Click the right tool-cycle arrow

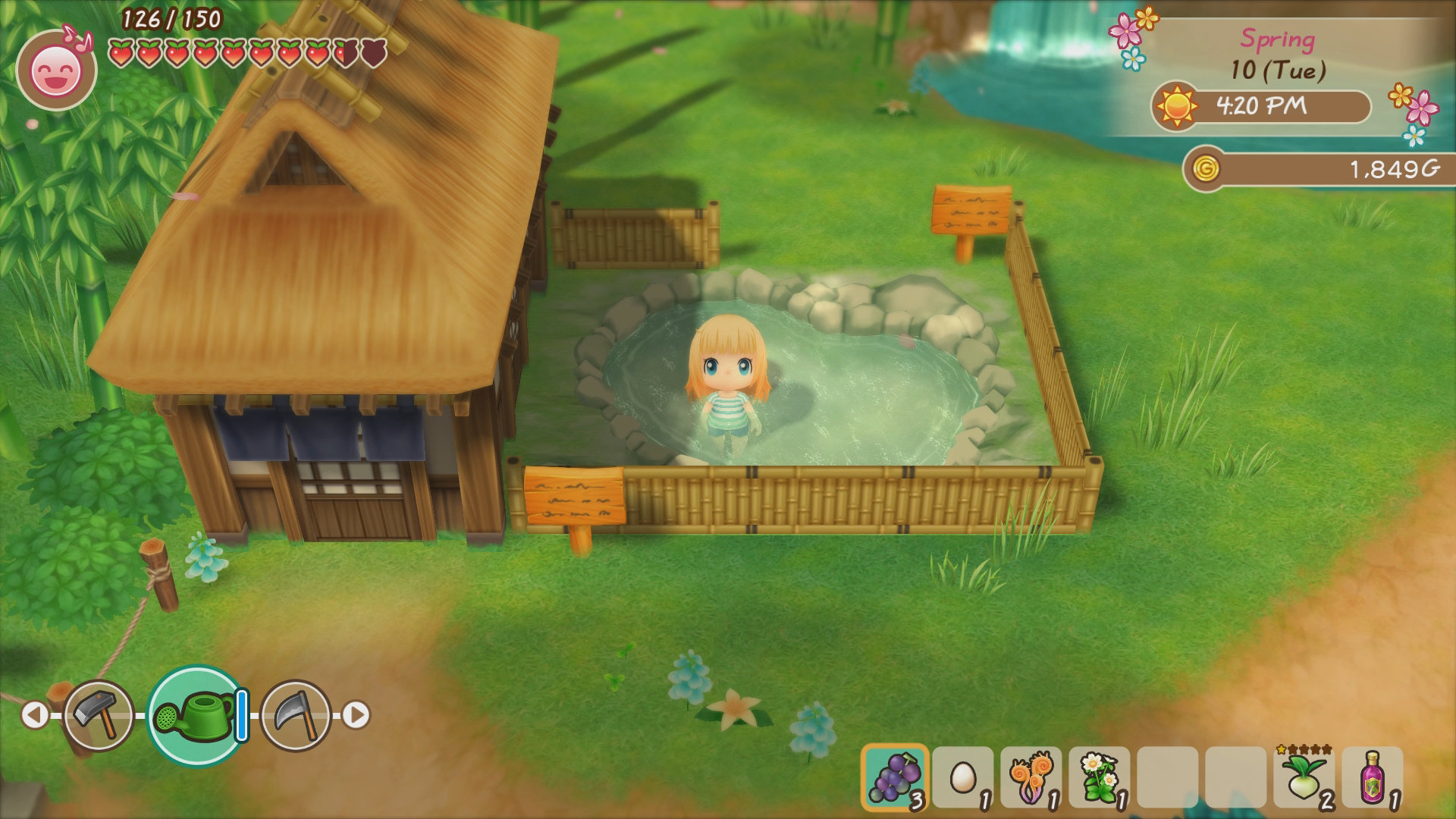point(356,715)
